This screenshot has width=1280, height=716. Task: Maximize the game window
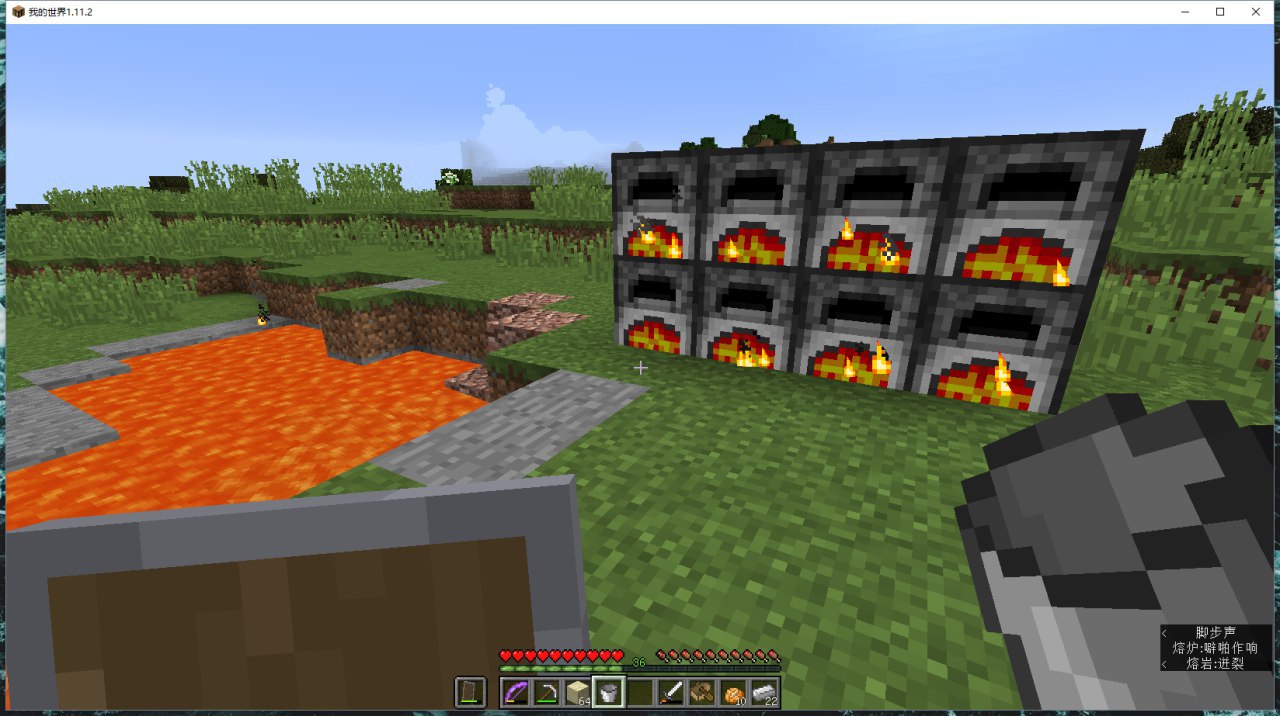tap(1220, 12)
